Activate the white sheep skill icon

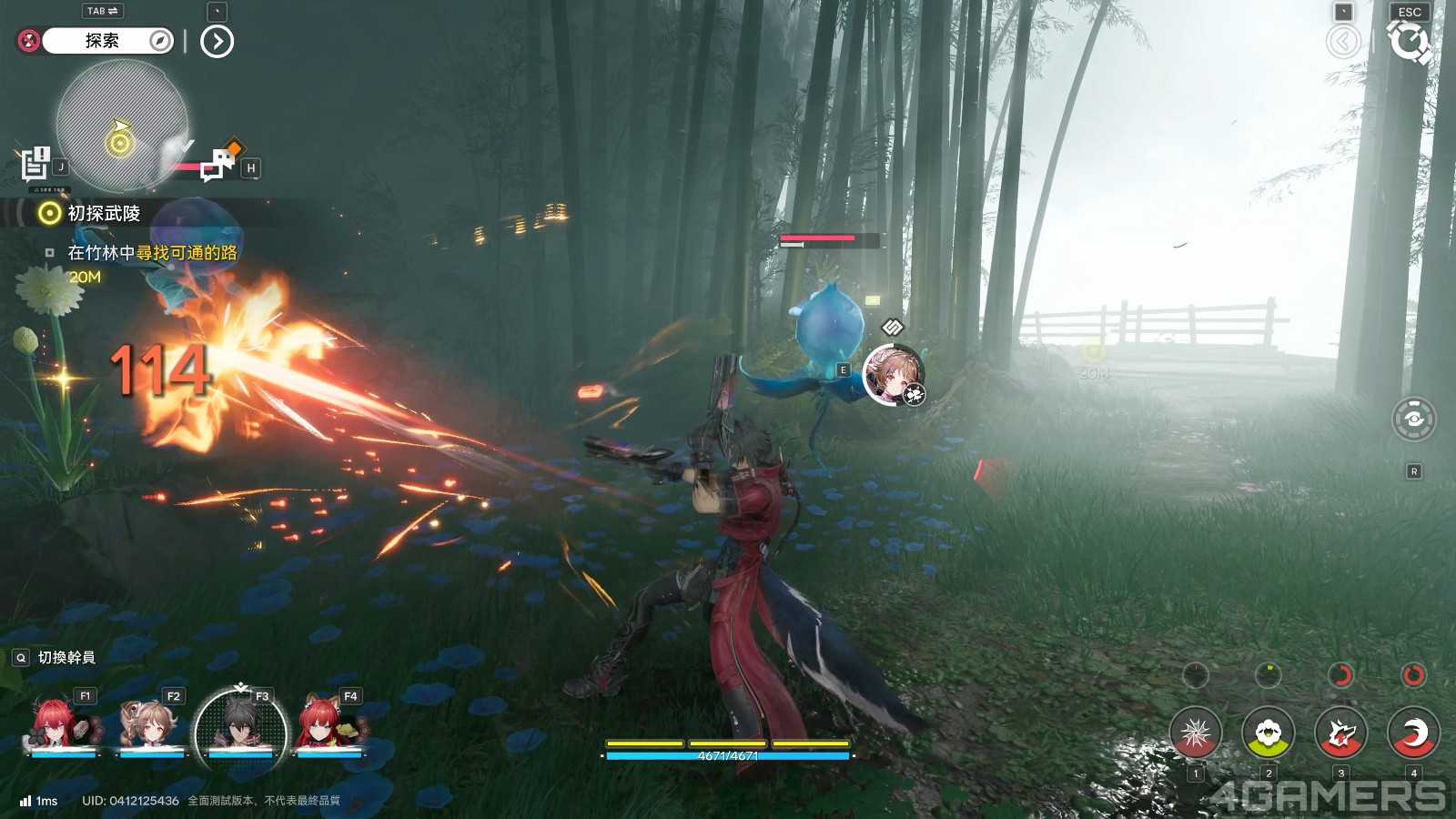(1268, 733)
